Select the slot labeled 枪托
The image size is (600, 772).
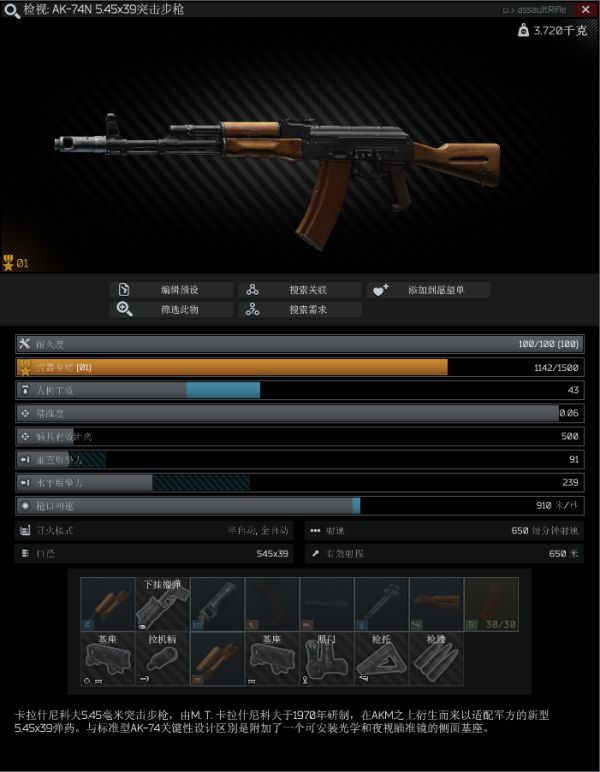[x=381, y=659]
